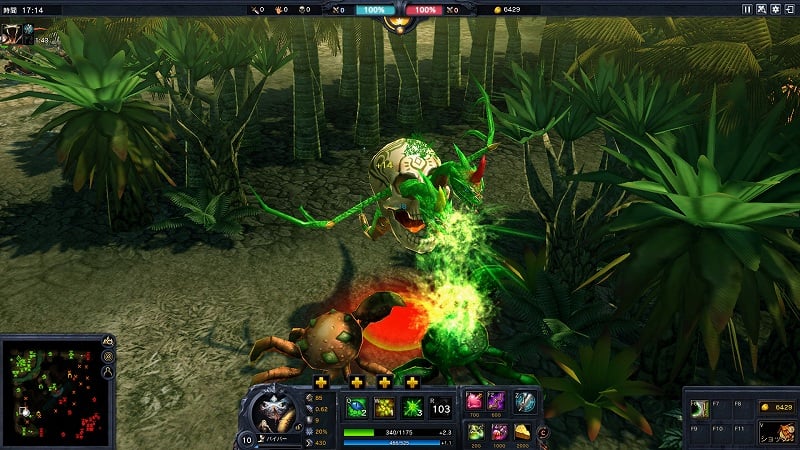This screenshot has width=800, height=450.
Task: Click the hero silhouette button beside the minimap
Action: [108, 373]
